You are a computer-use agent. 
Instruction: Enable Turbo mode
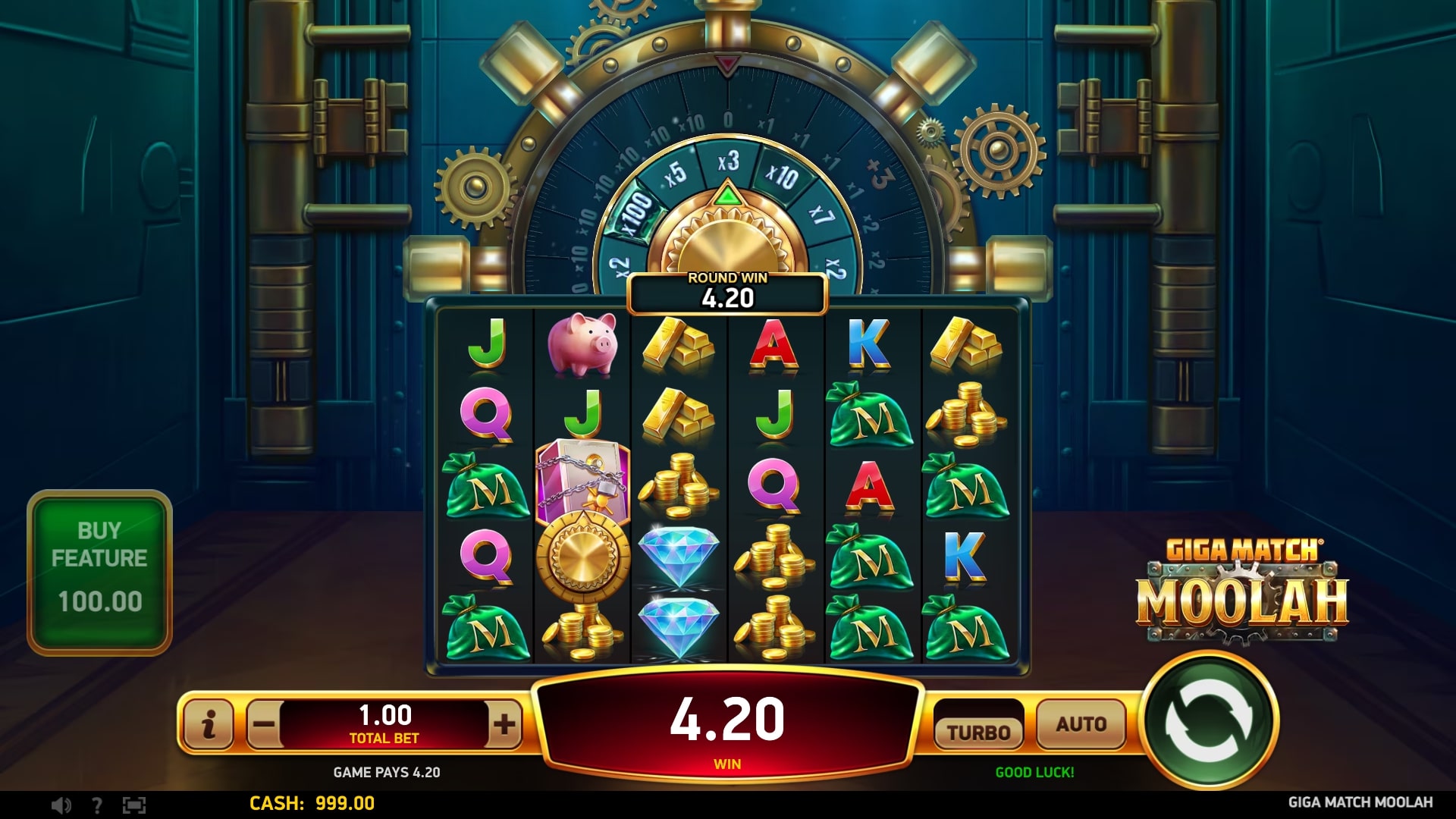979,730
